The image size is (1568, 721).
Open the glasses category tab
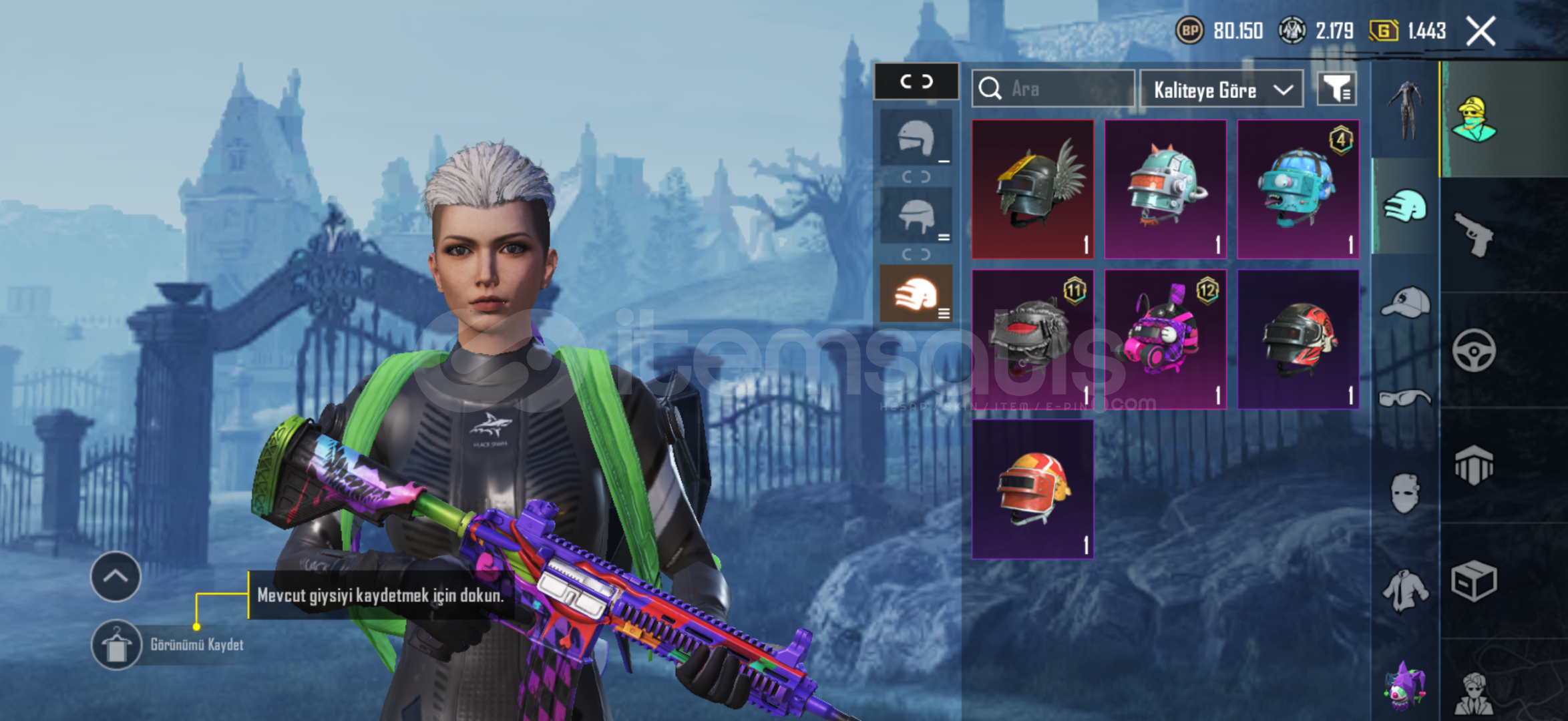(x=1405, y=399)
